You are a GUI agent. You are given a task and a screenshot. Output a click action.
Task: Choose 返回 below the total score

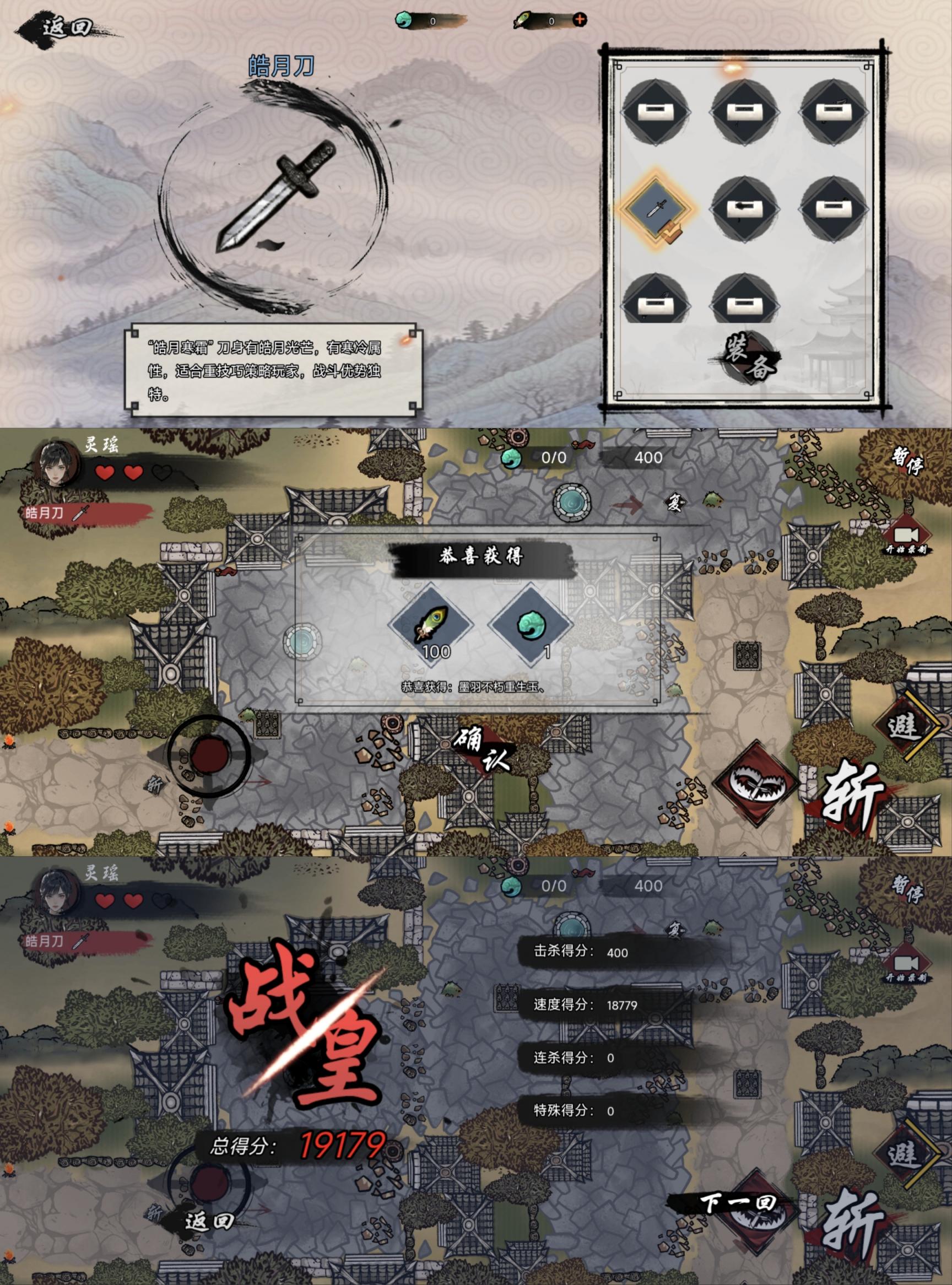point(209,1221)
